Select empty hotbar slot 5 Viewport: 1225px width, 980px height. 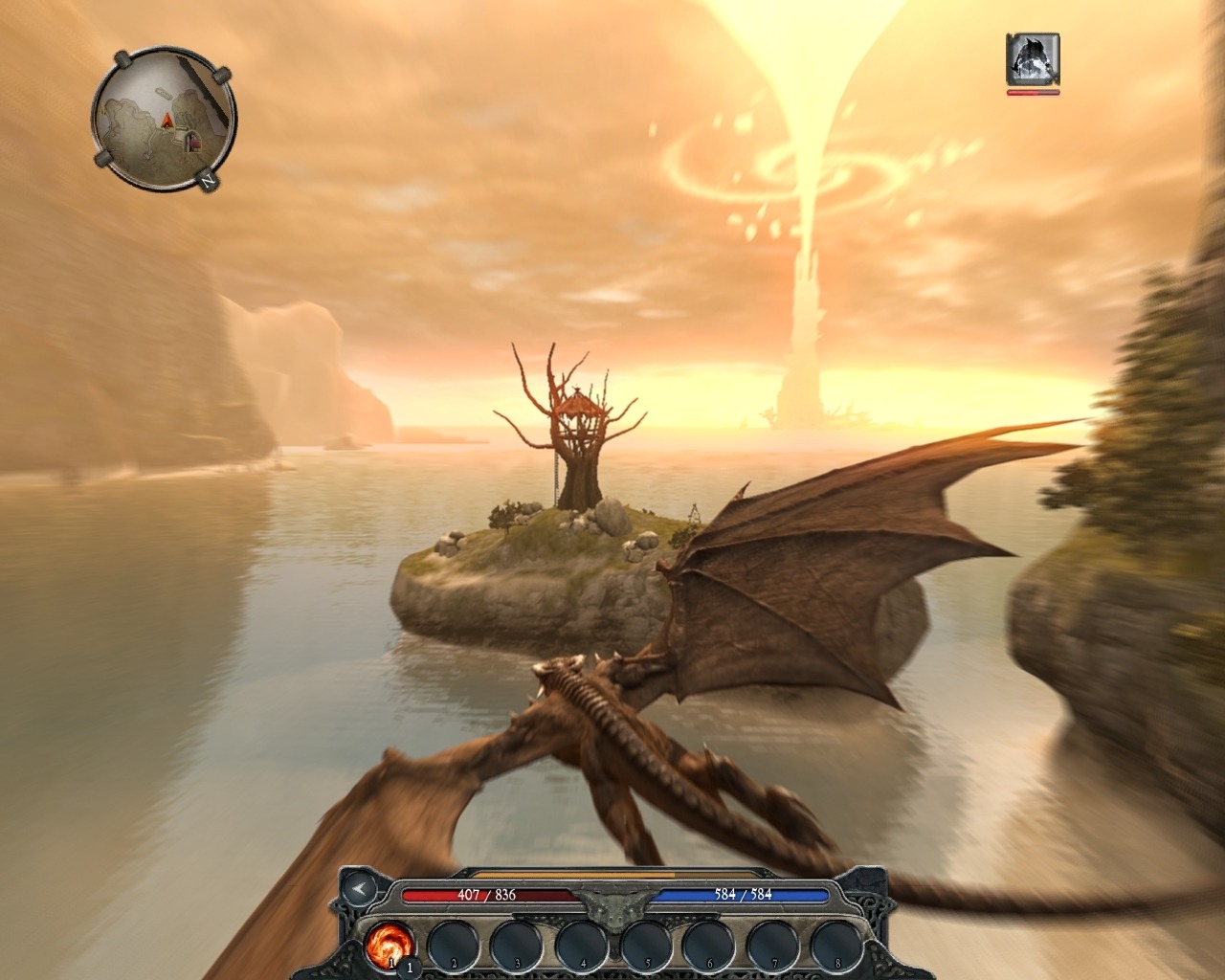[642, 946]
